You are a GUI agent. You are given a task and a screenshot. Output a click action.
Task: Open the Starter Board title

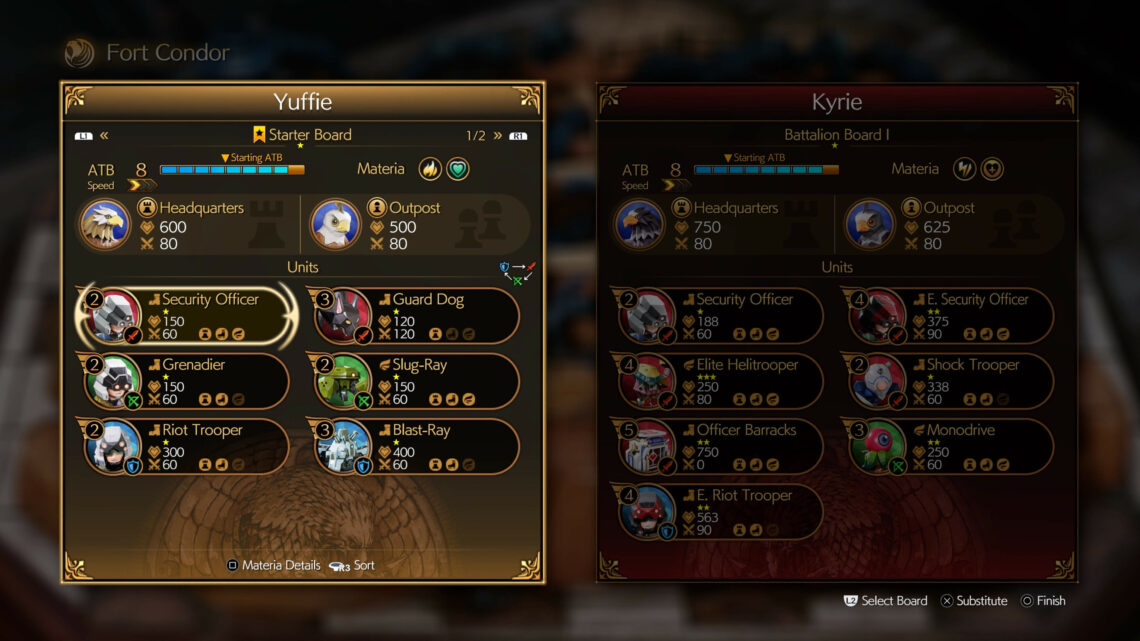click(301, 135)
